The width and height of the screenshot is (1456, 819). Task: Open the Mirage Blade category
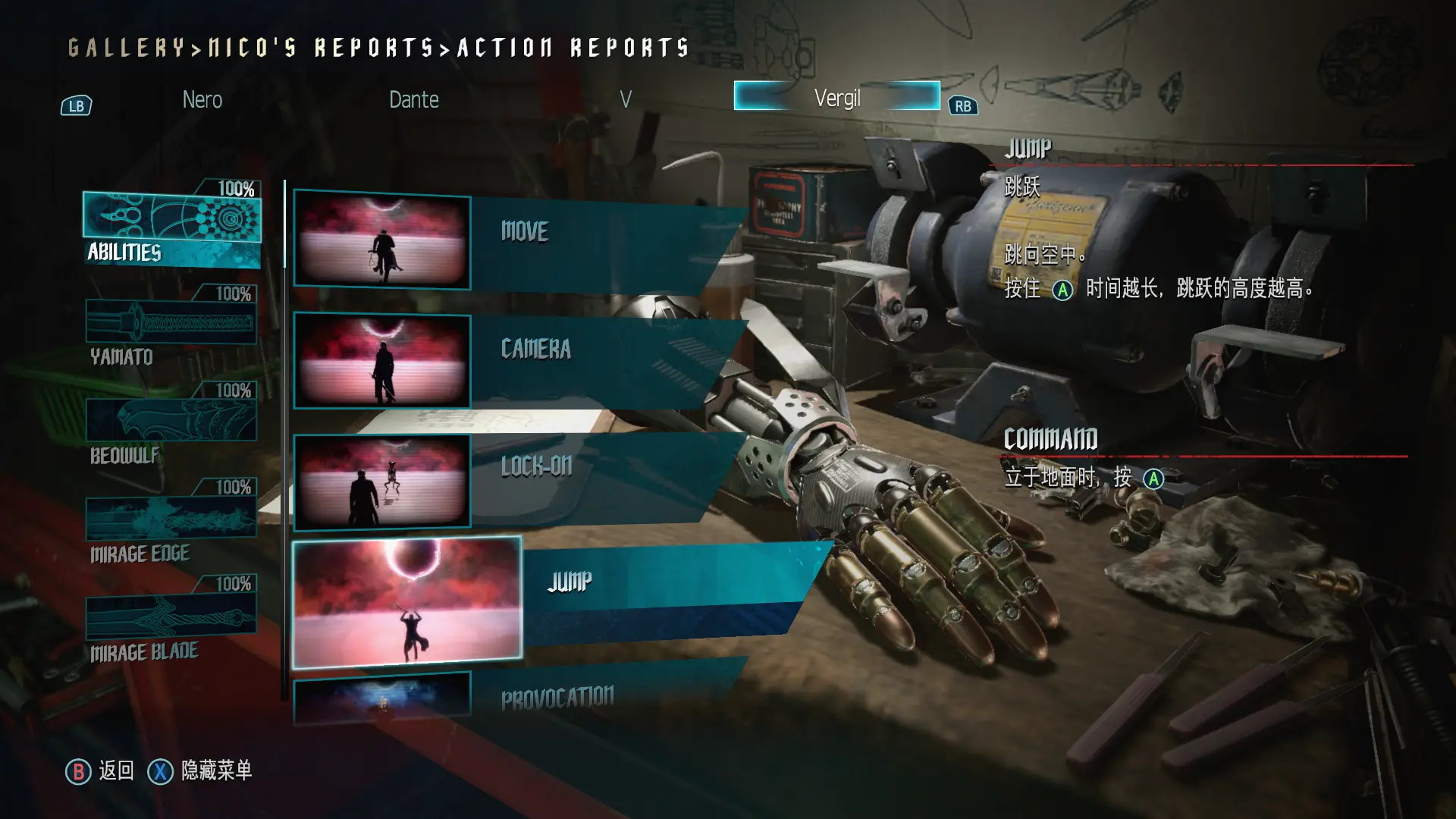[171, 620]
